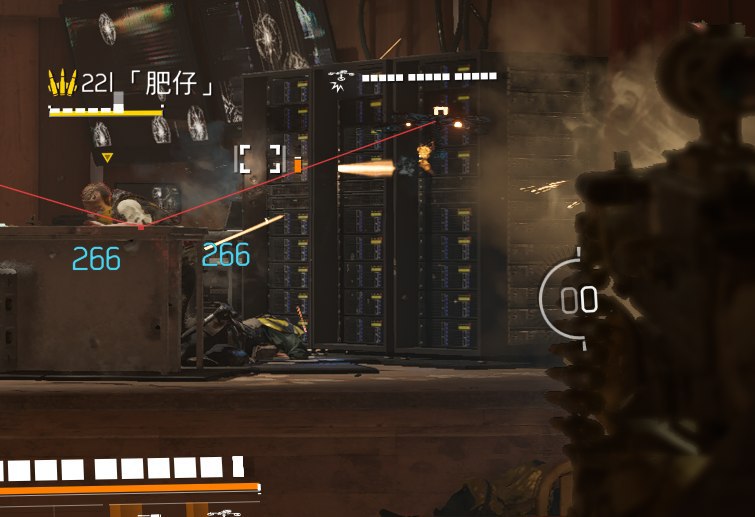Click the white bracket aiming reticle
755x517 pixels.
pos(258,159)
